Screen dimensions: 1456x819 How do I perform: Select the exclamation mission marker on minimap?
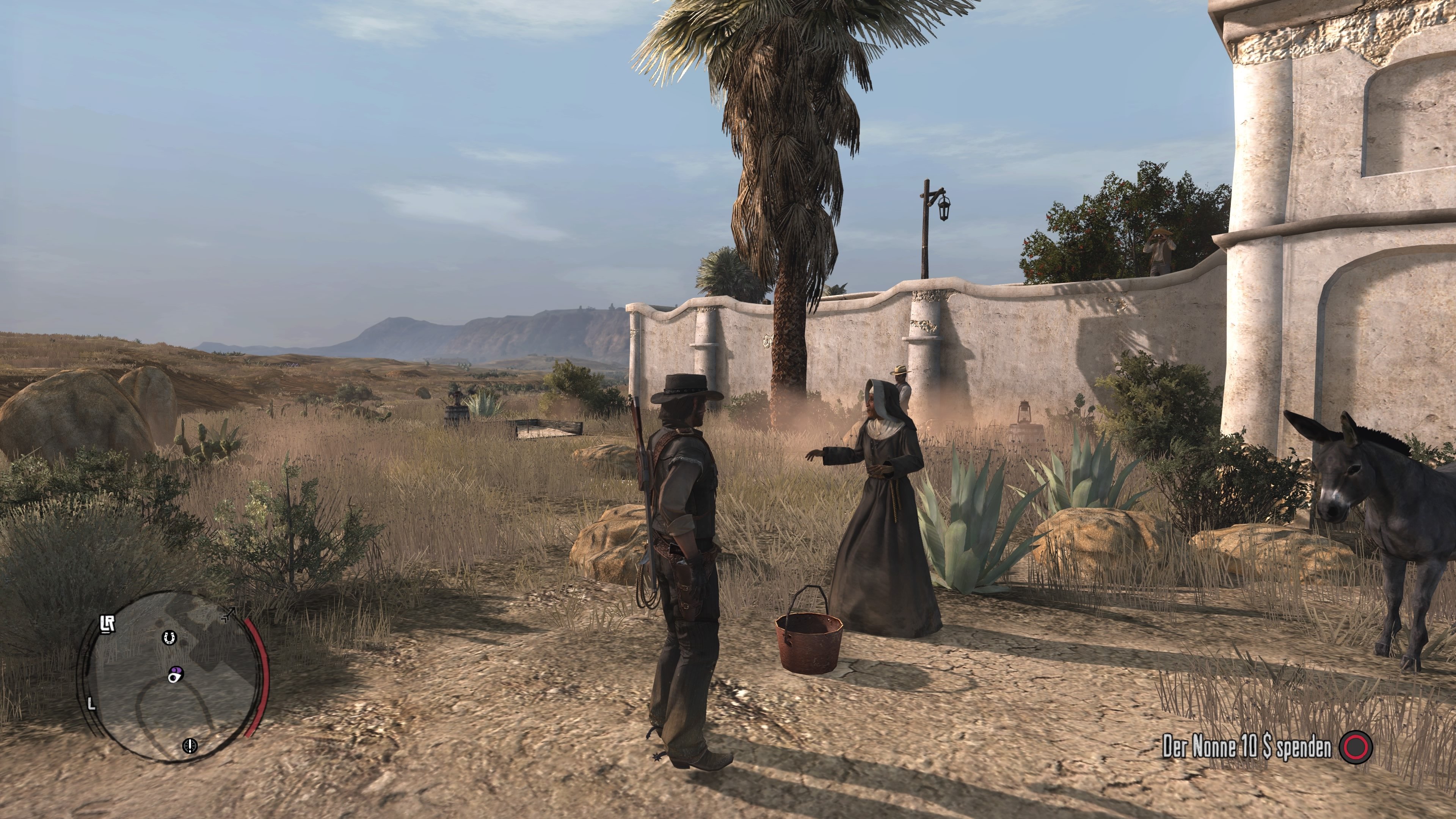click(190, 747)
